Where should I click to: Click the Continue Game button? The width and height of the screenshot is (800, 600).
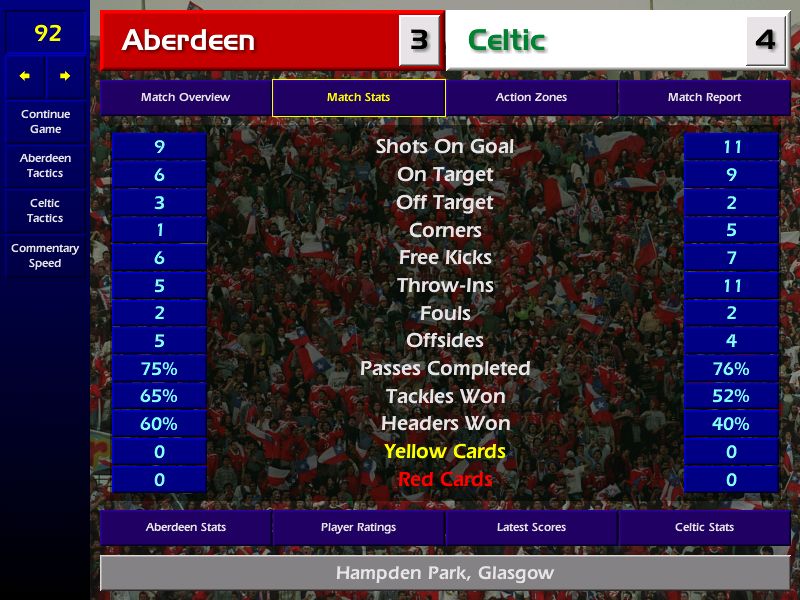(45, 121)
